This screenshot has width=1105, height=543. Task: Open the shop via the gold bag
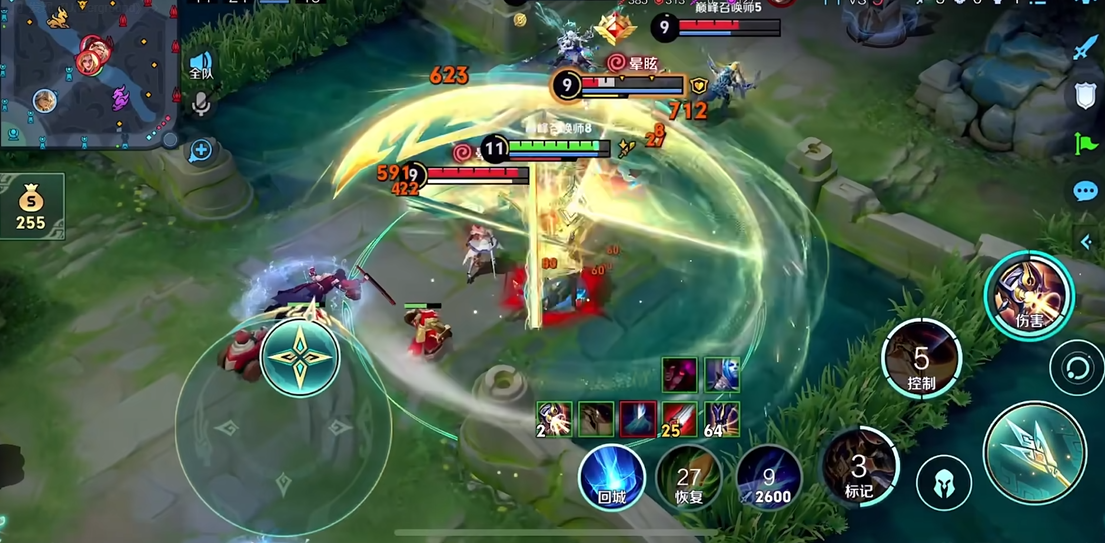point(31,206)
